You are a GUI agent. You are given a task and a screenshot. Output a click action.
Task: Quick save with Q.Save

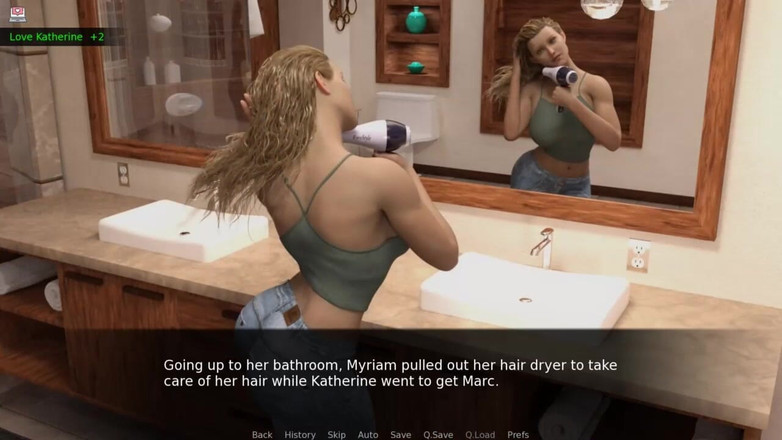point(438,434)
